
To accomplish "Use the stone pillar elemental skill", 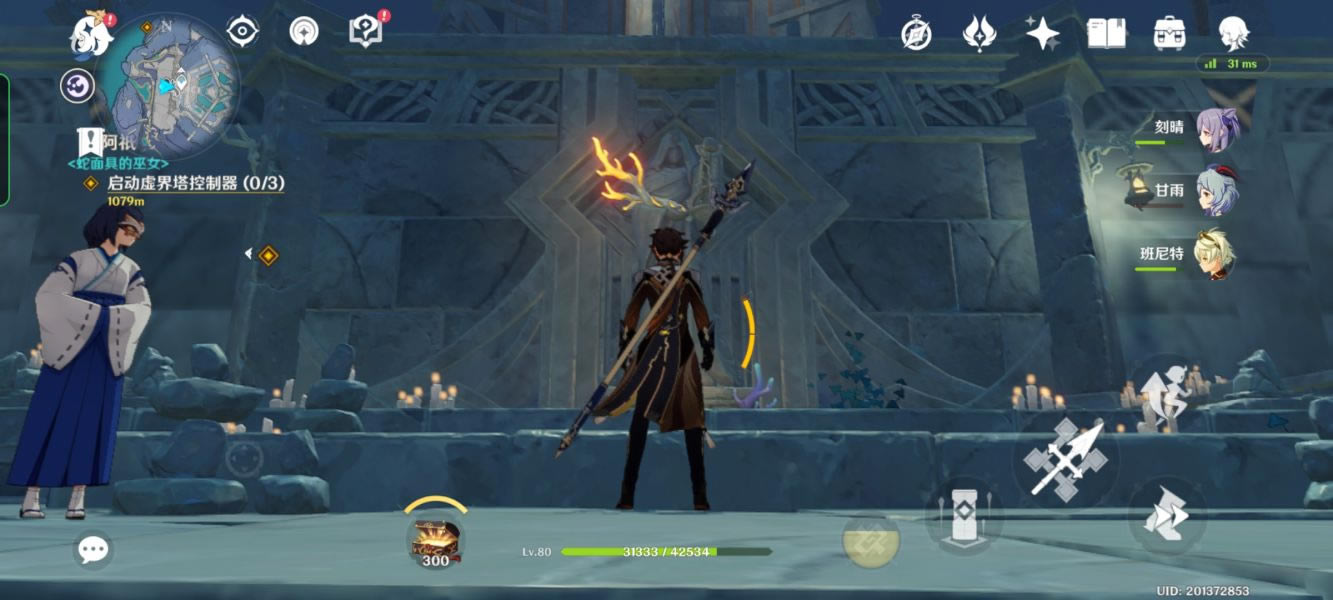I will click(x=962, y=517).
